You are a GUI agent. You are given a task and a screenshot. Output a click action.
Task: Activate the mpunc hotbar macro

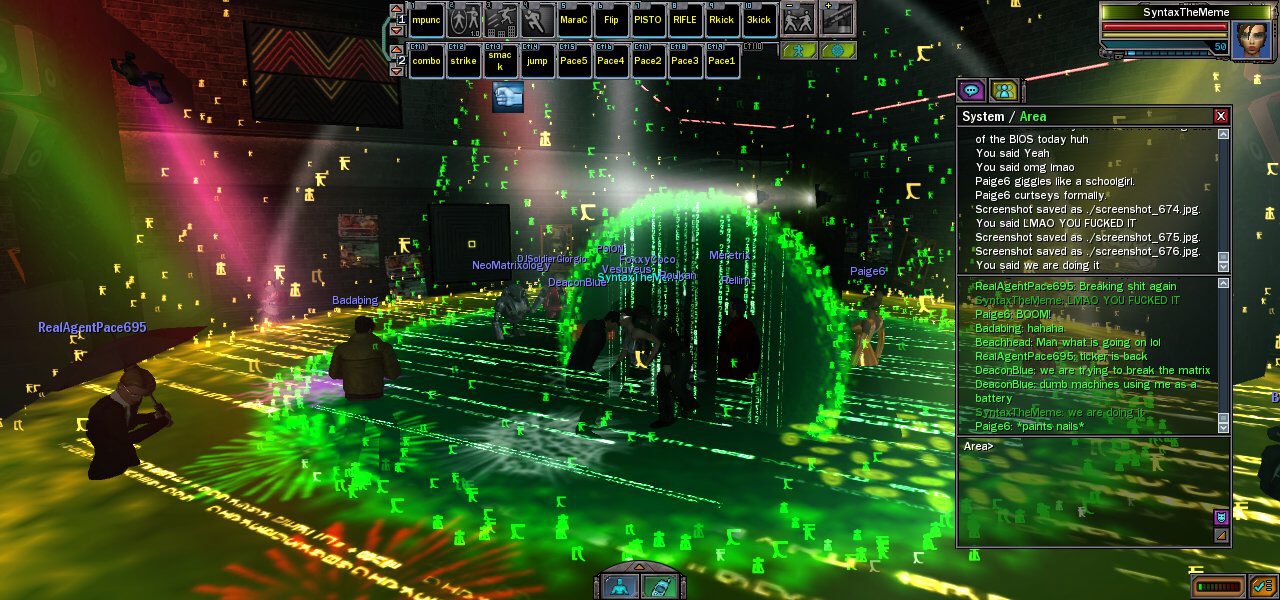click(427, 20)
